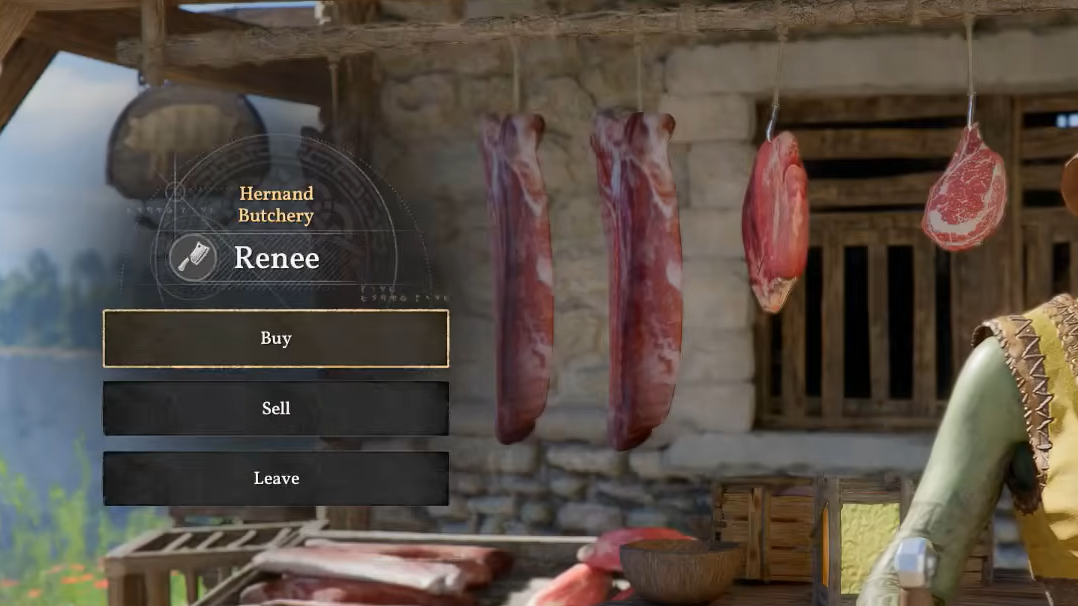Select the Sell option

click(276, 408)
